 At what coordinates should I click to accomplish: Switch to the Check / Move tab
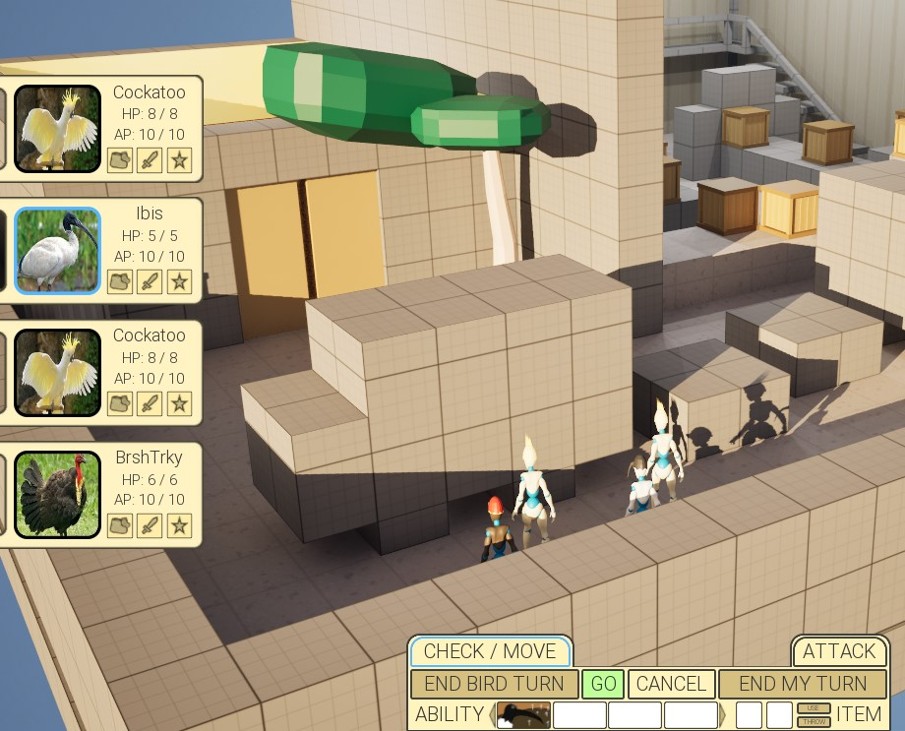[x=489, y=651]
